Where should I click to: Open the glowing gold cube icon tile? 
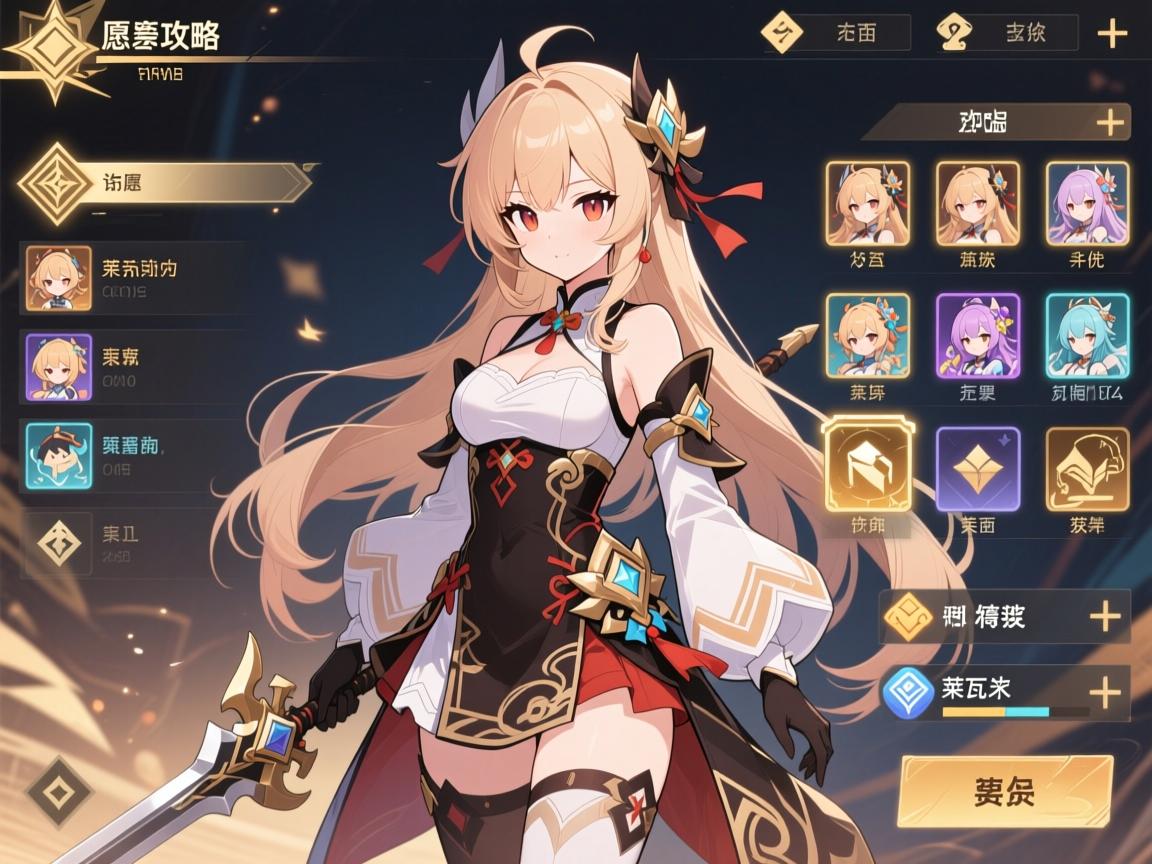tap(867, 468)
